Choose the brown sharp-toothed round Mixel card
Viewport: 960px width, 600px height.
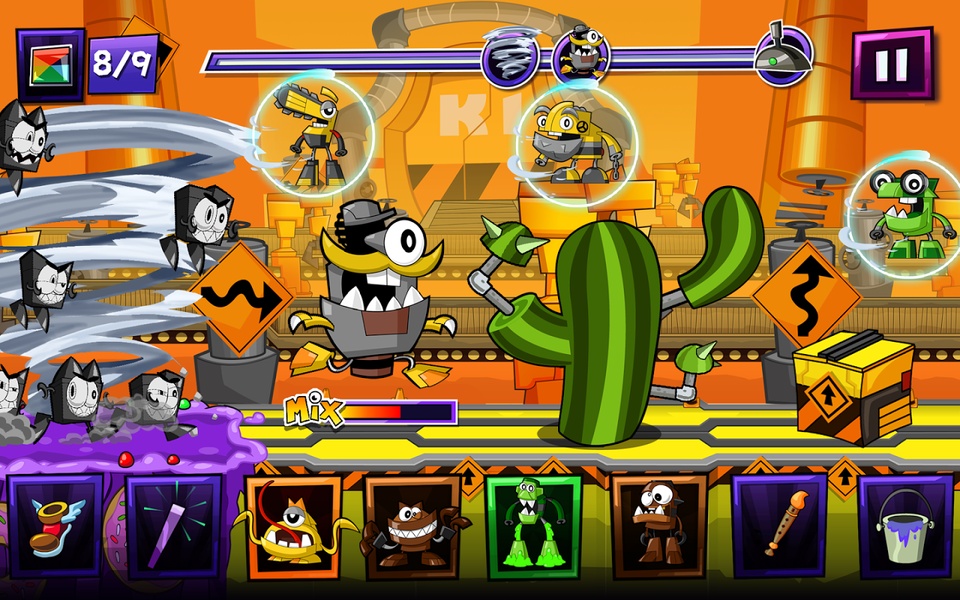pyautogui.click(x=411, y=528)
